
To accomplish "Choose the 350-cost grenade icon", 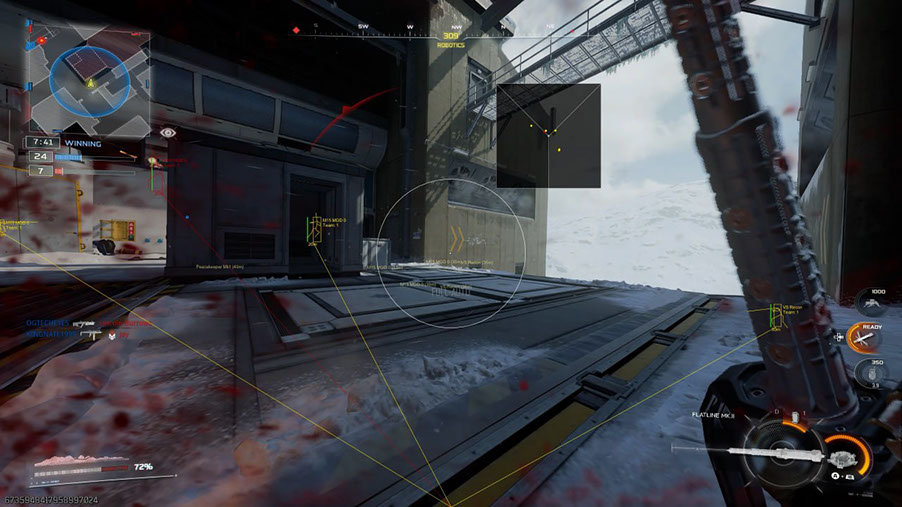I will tap(870, 374).
